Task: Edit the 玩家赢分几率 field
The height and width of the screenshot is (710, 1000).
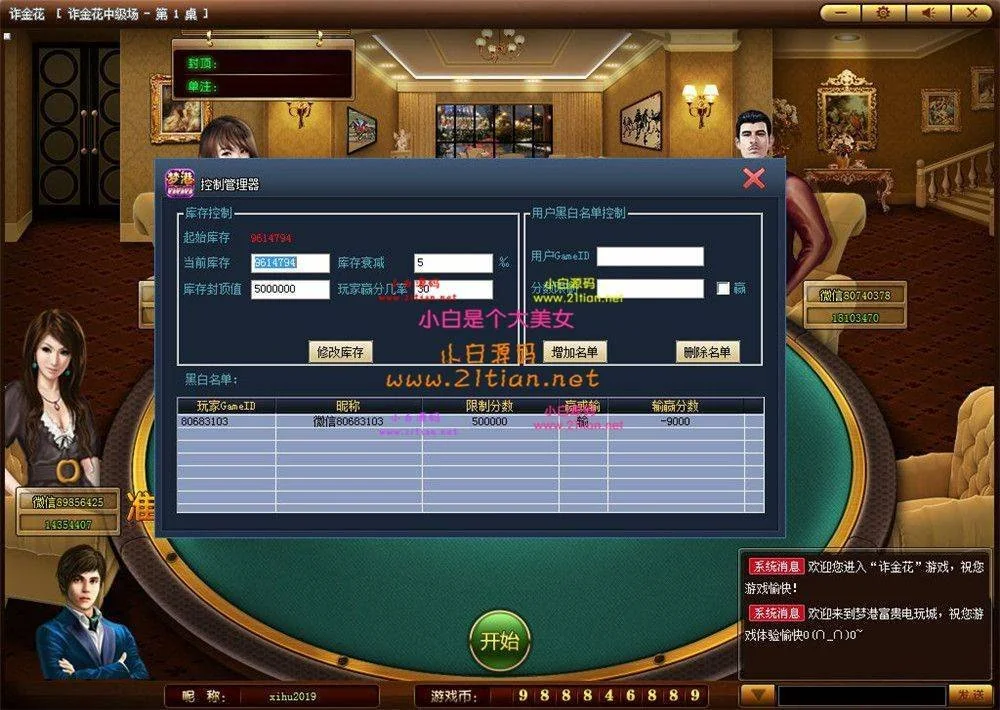Action: [453, 289]
